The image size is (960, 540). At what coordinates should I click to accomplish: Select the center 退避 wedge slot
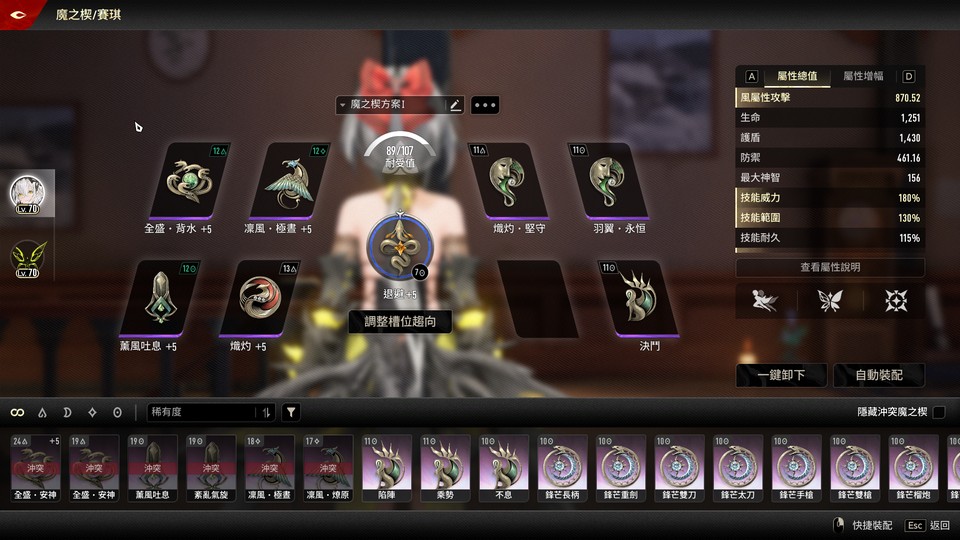click(400, 247)
